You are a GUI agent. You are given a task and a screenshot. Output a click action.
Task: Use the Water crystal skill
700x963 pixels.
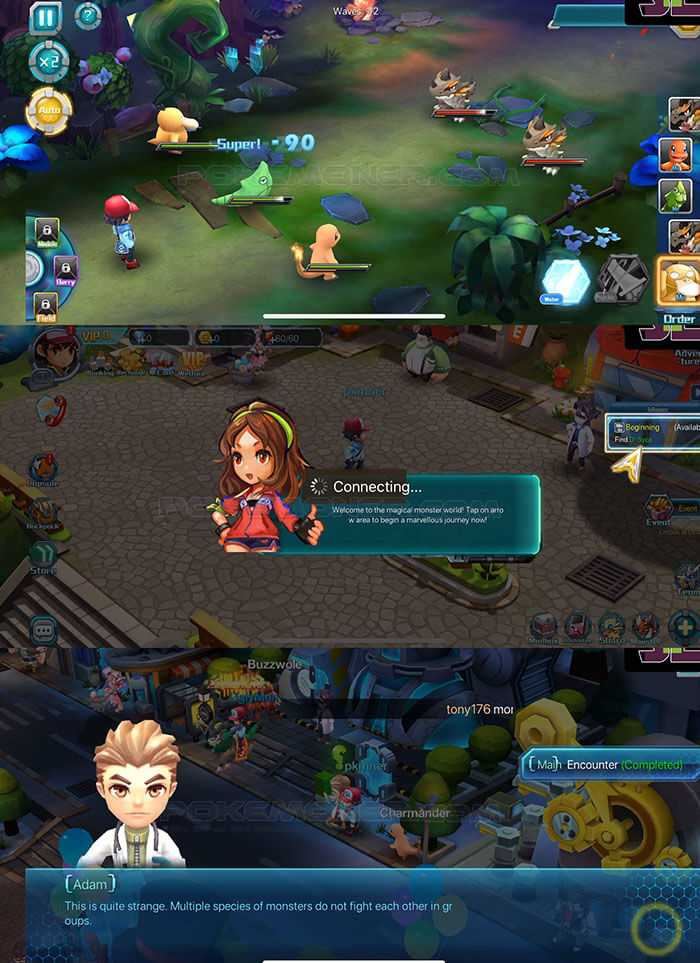coord(566,280)
